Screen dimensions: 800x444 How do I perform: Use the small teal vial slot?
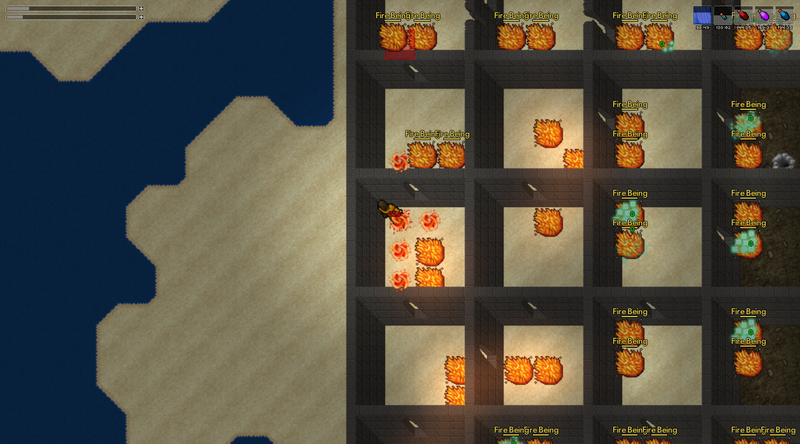(723, 15)
